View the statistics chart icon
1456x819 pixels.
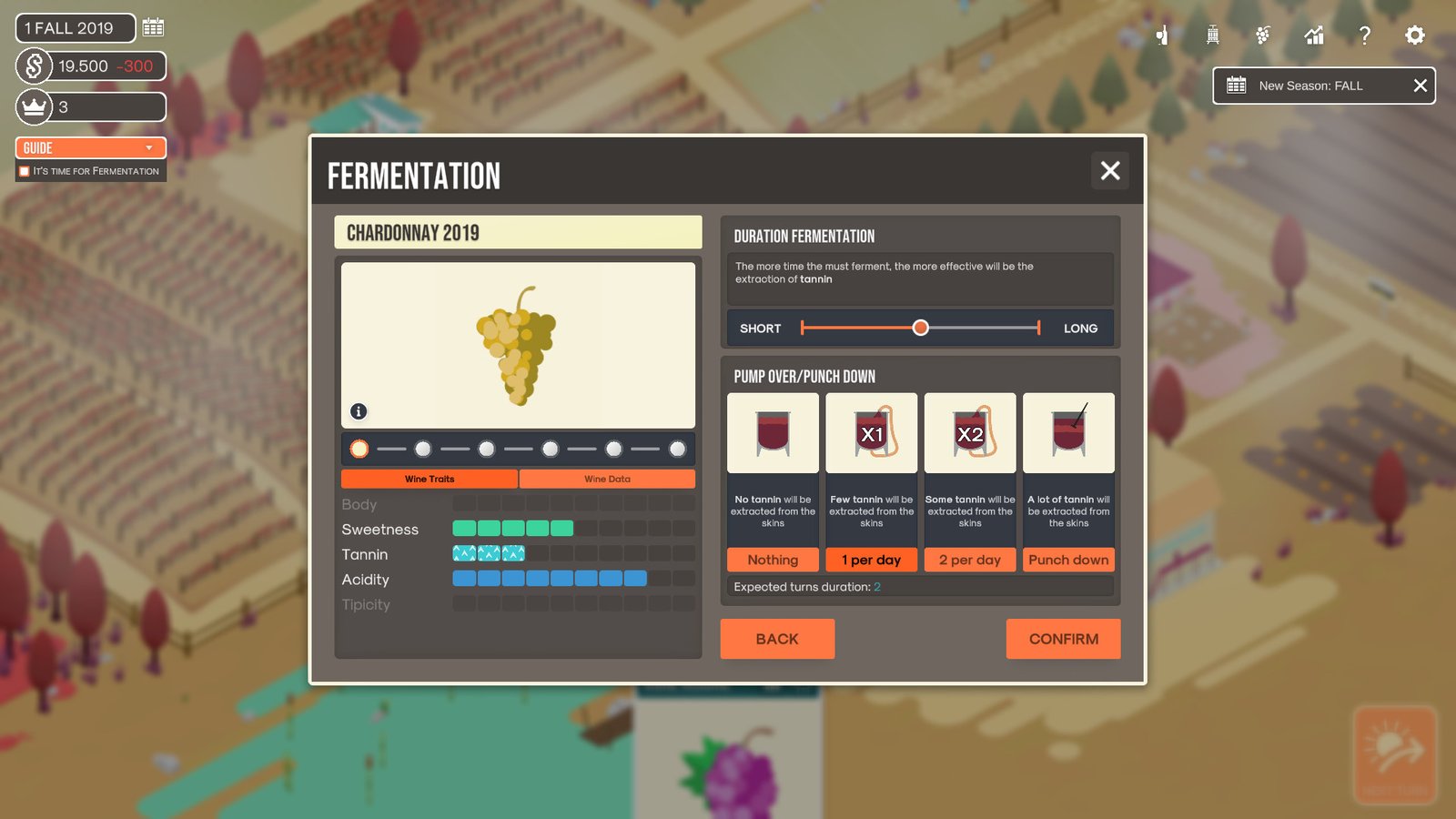pos(1313,35)
